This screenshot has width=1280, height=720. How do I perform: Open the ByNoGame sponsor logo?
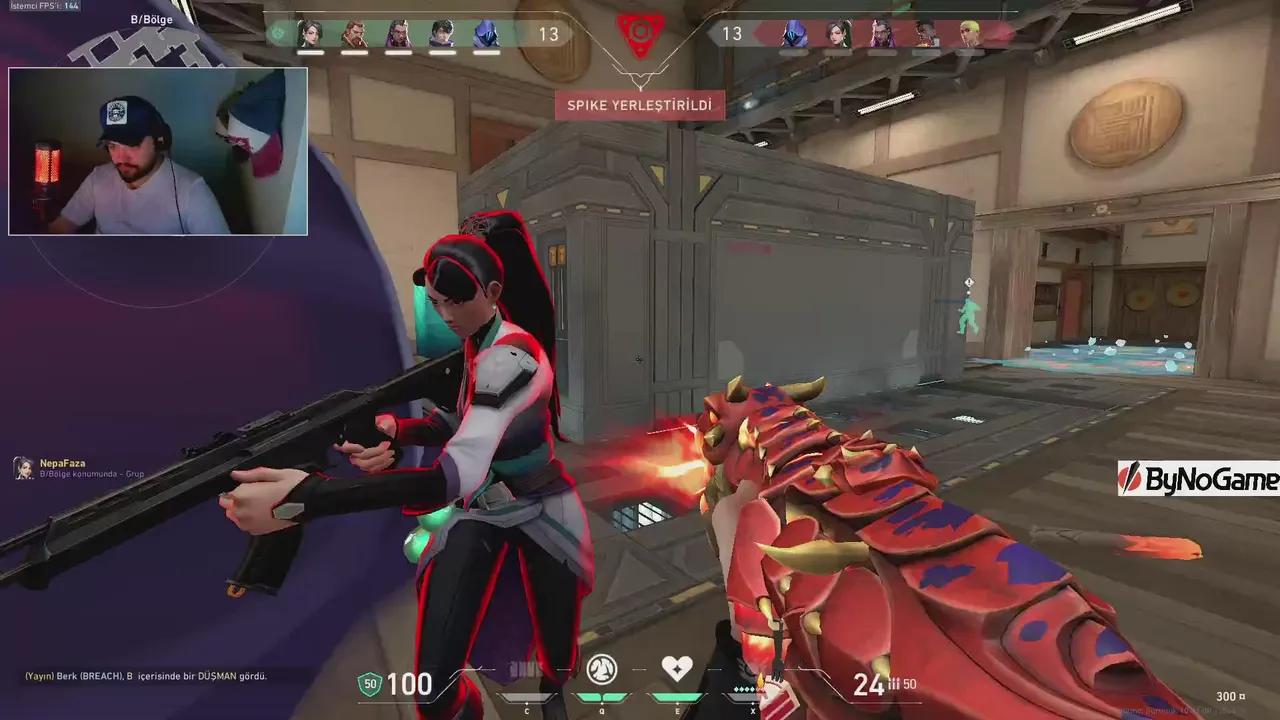coord(1198,478)
